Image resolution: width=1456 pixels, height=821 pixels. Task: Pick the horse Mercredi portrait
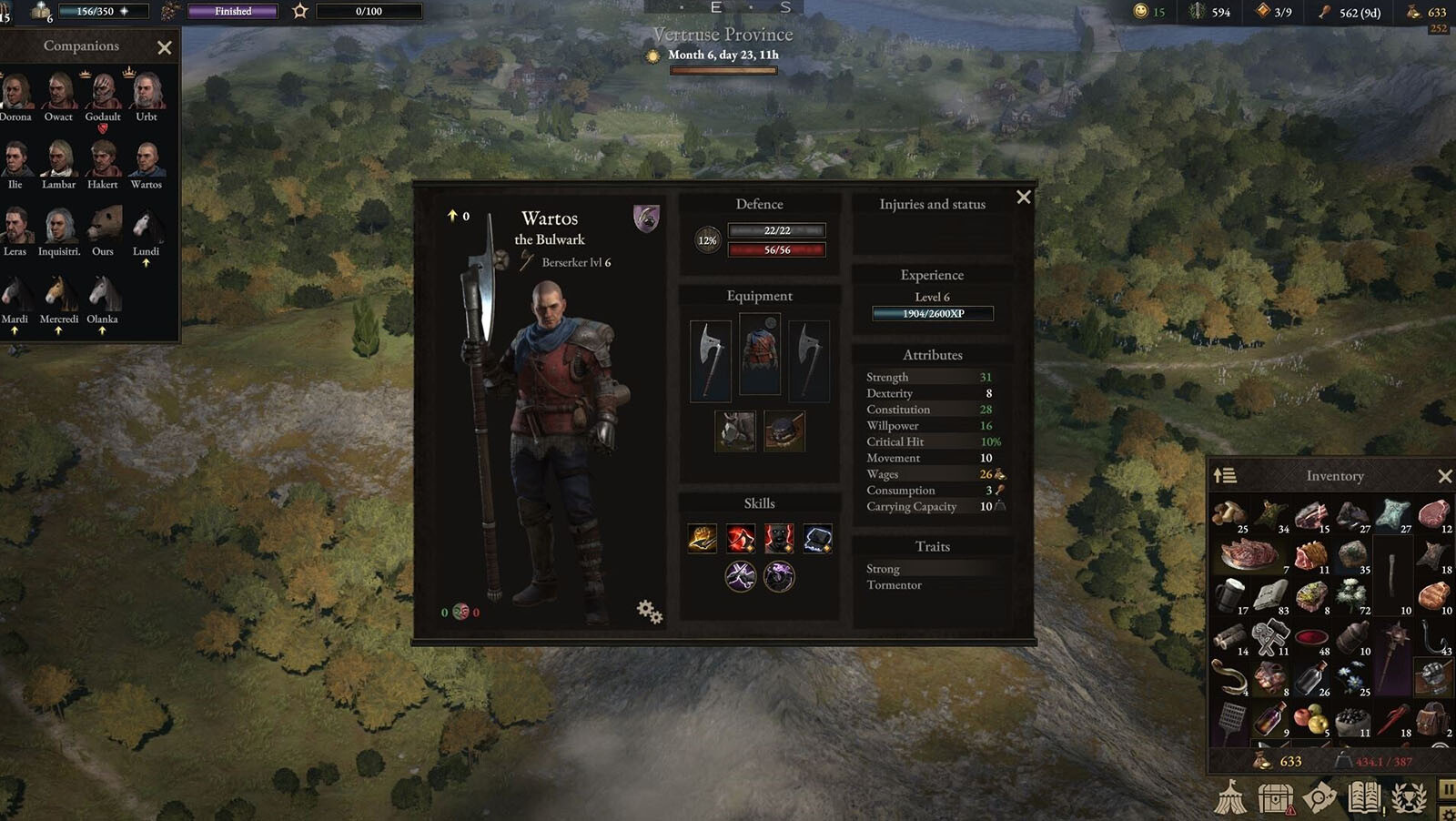tap(59, 294)
